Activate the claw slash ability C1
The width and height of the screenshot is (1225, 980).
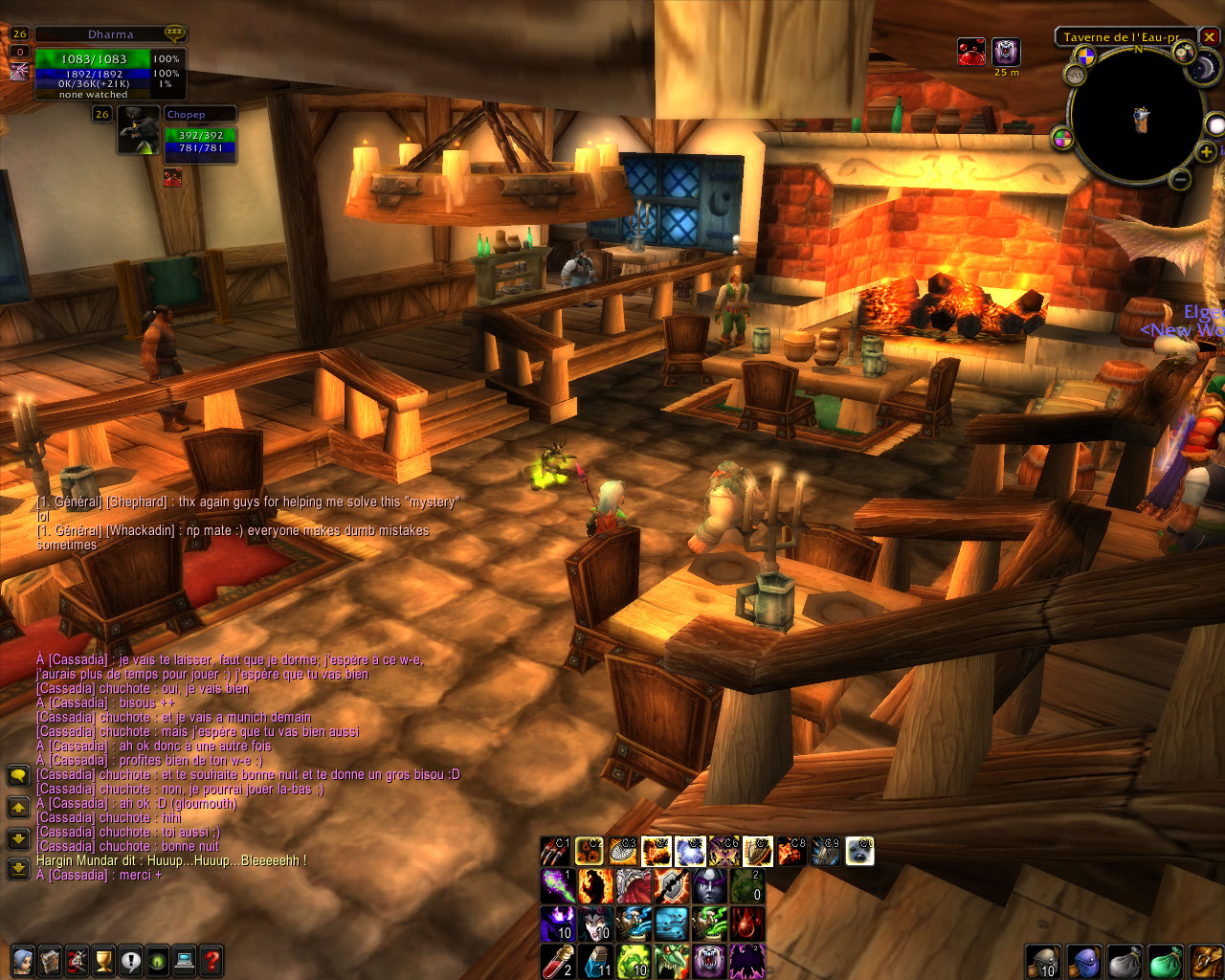click(556, 851)
